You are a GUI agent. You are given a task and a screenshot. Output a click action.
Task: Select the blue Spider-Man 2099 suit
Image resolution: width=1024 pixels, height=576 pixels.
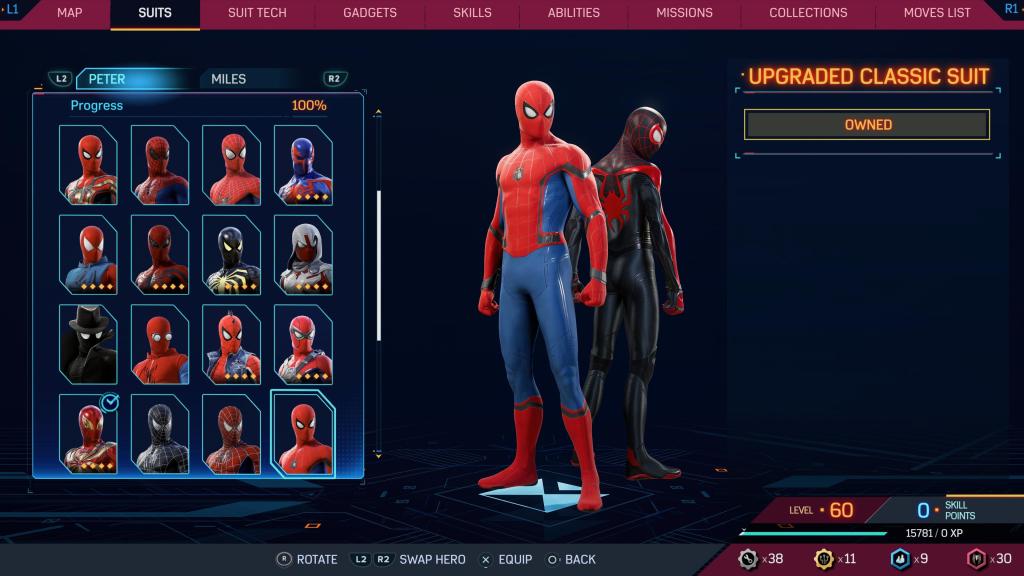tap(303, 165)
